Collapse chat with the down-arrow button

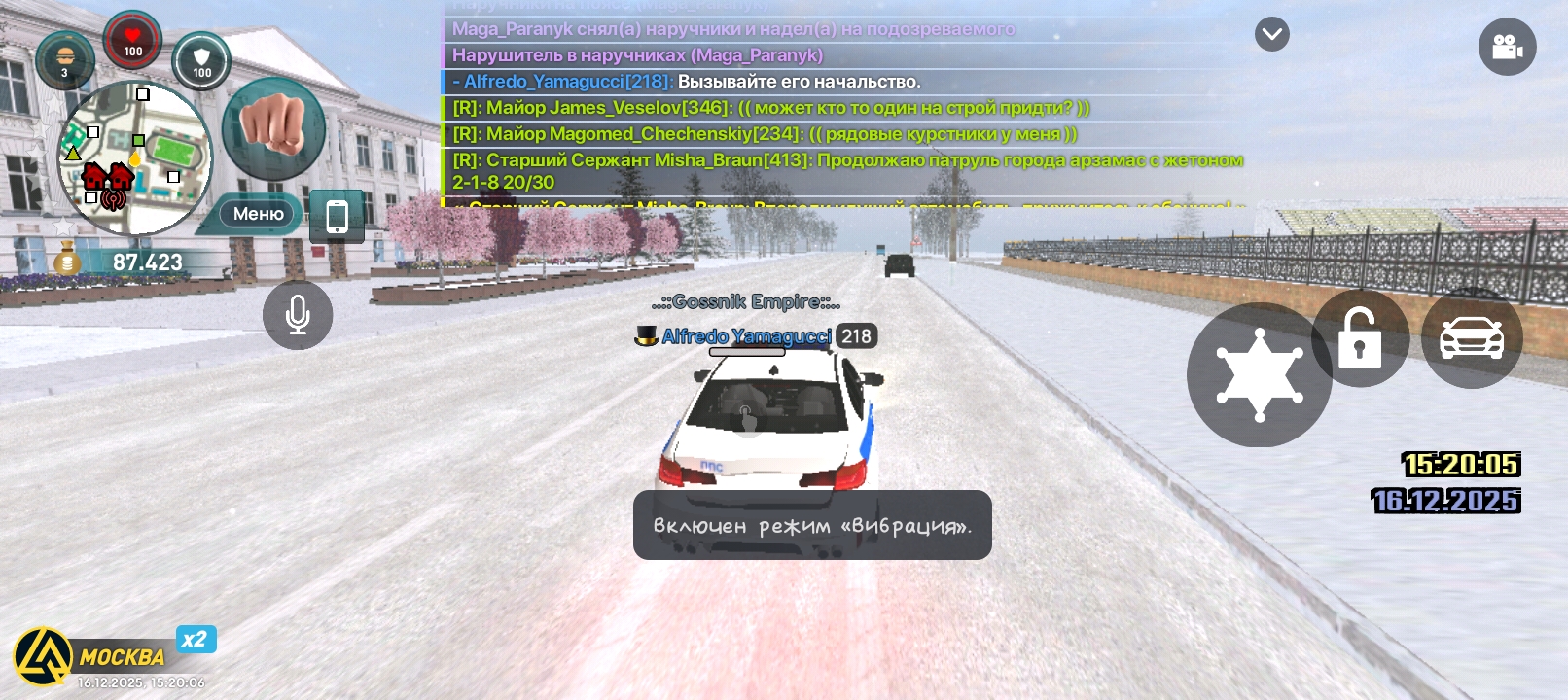(x=1271, y=35)
